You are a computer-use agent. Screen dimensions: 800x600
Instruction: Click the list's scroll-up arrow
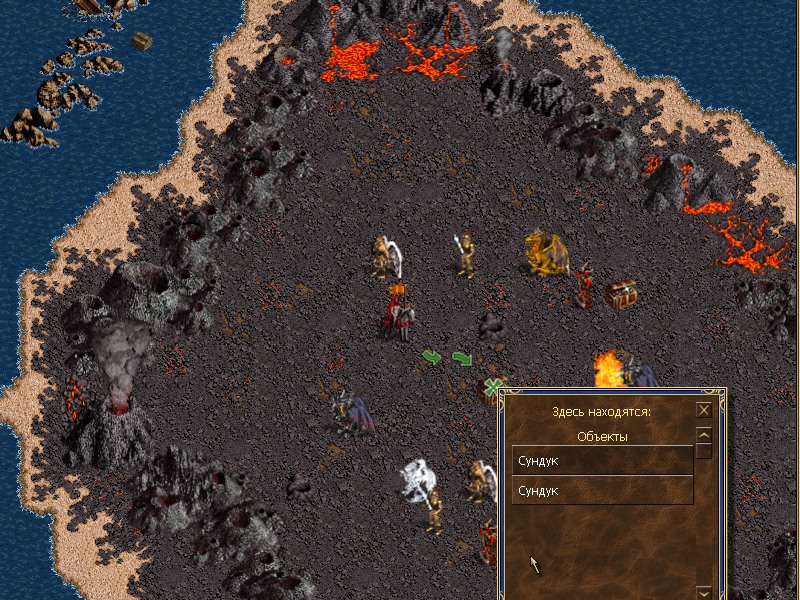(704, 435)
